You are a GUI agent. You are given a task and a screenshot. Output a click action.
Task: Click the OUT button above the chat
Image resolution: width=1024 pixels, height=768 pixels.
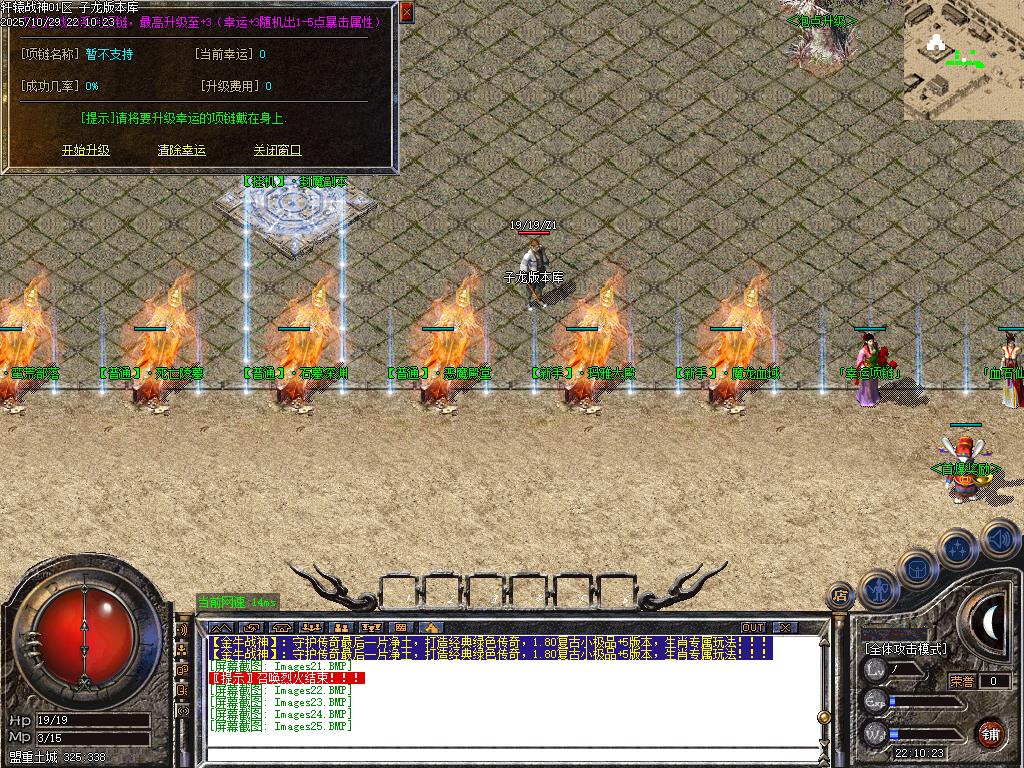click(x=753, y=627)
